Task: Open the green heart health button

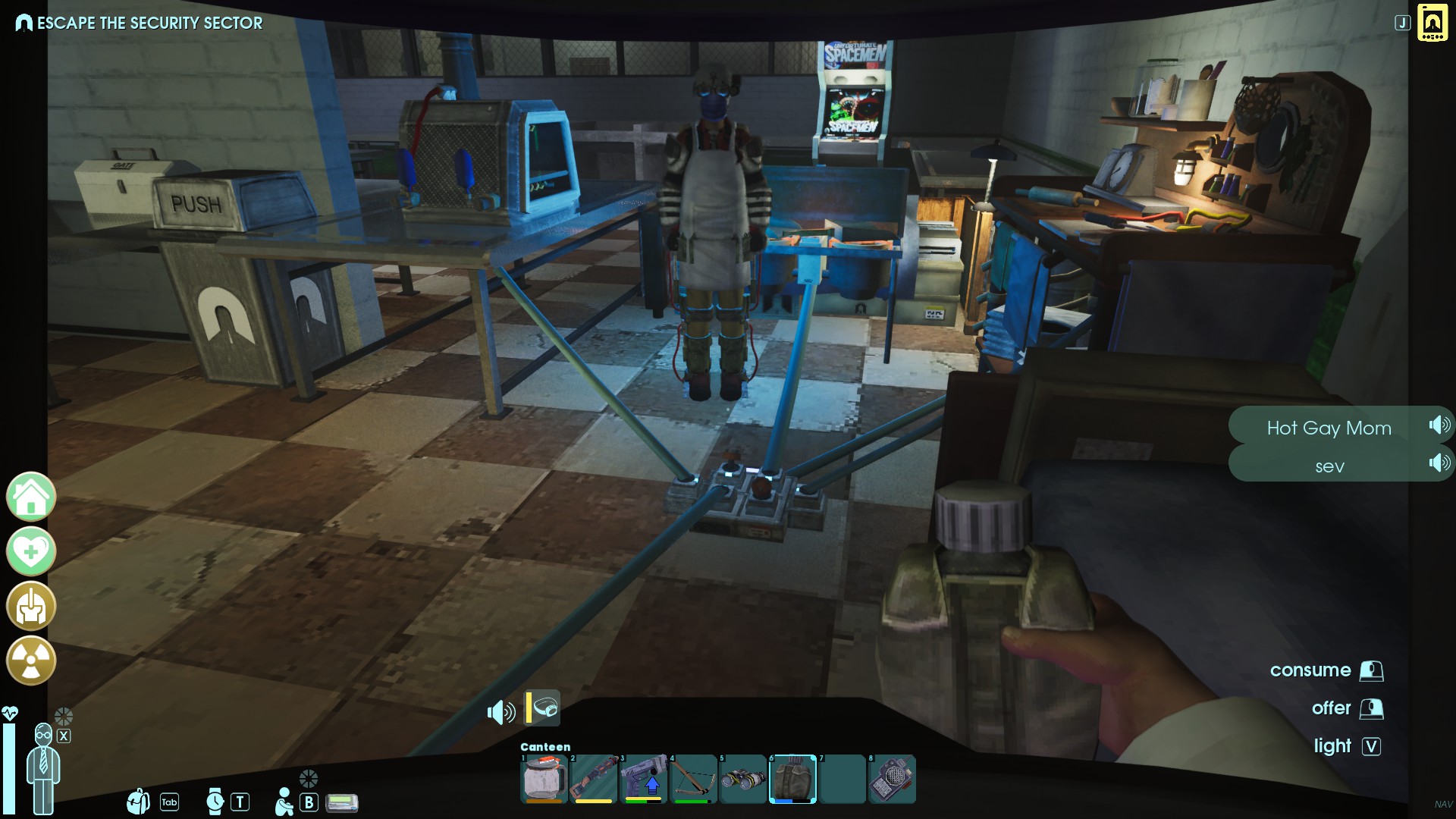Action: tap(31, 551)
